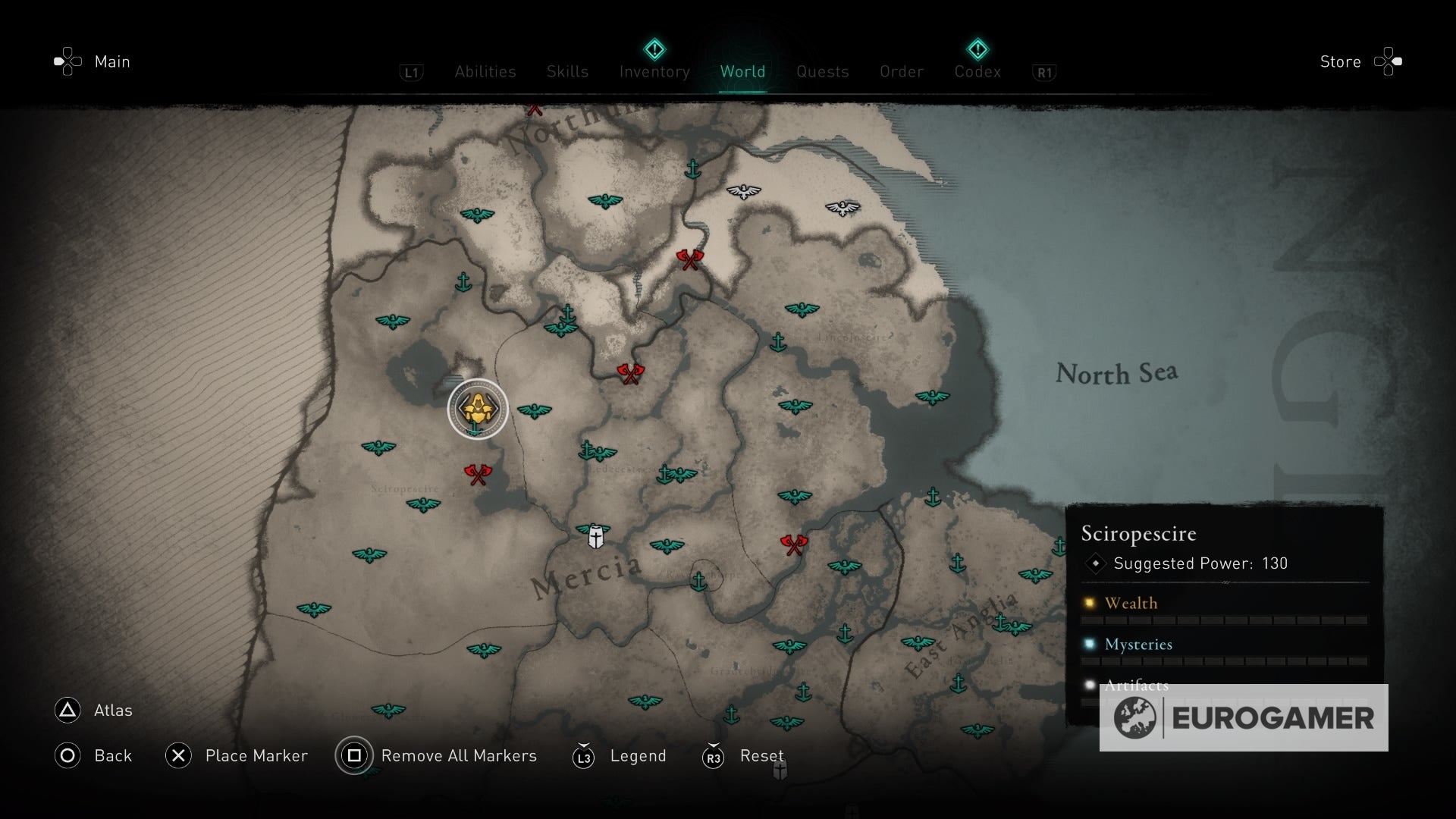The width and height of the screenshot is (1456, 819).
Task: Select the Store controller icon
Action: pyautogui.click(x=1388, y=61)
